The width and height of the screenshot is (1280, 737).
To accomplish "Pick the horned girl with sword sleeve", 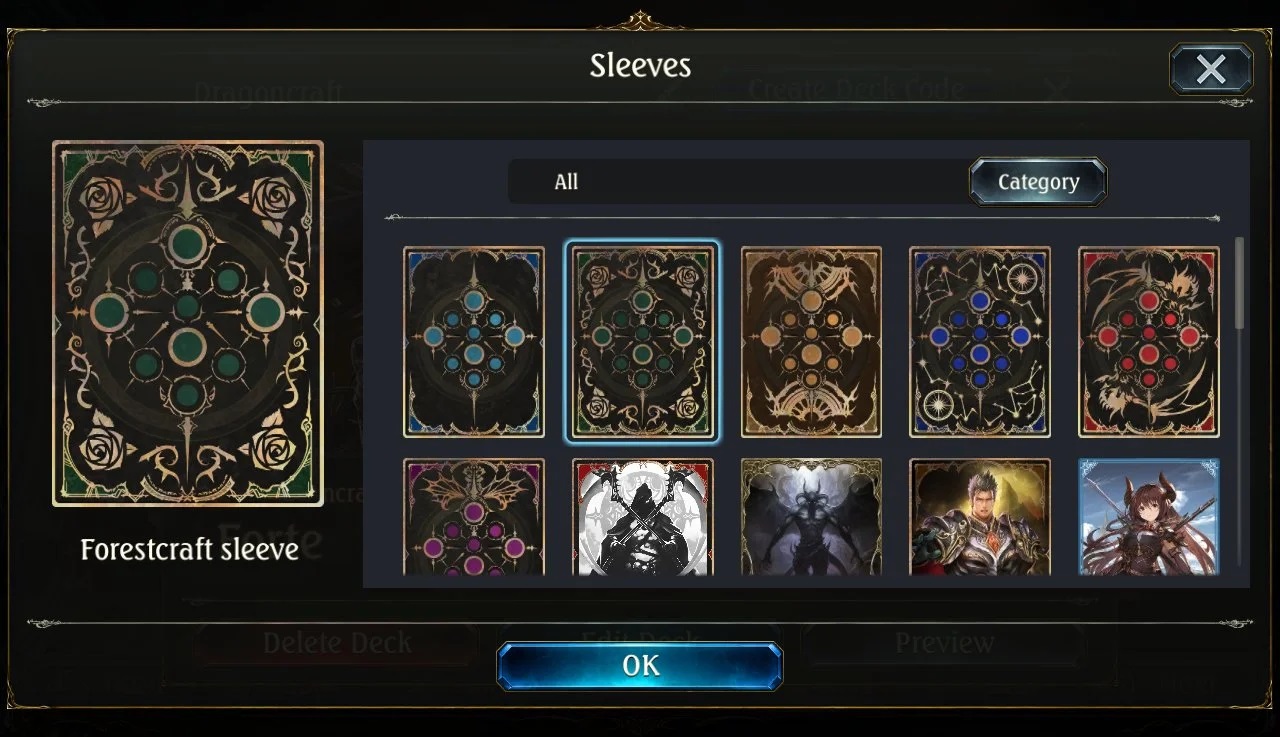I will (1149, 517).
